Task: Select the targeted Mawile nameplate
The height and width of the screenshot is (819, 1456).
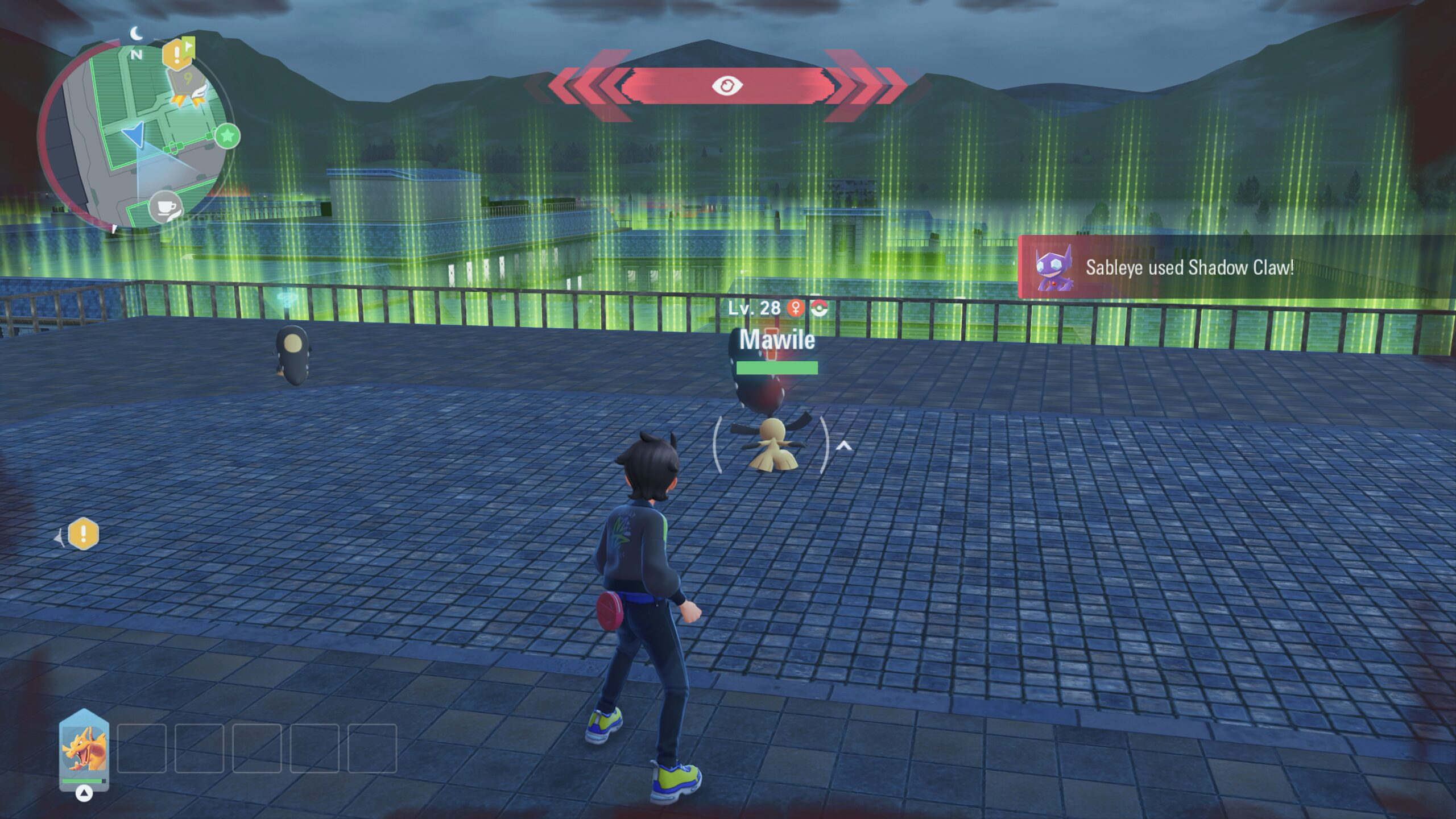Action: pos(777,340)
